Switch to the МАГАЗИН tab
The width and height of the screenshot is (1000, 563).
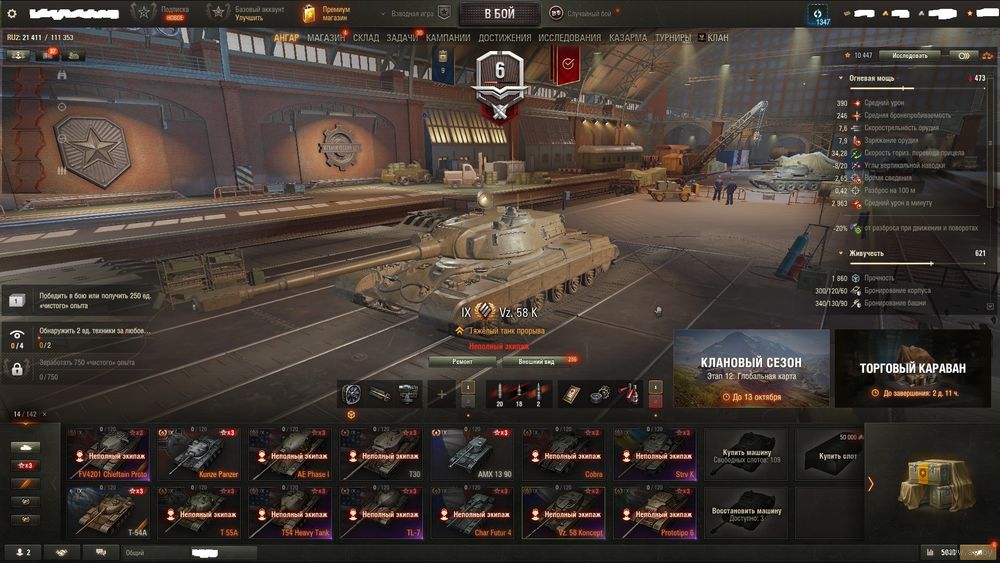click(x=325, y=38)
